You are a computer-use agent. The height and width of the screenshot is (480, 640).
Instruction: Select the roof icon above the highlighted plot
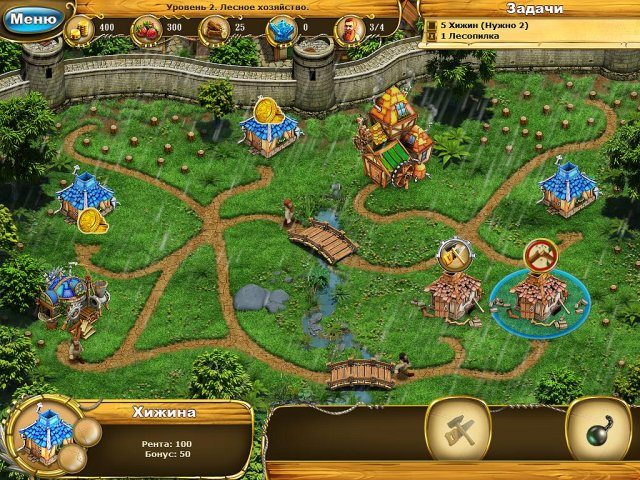tap(539, 255)
